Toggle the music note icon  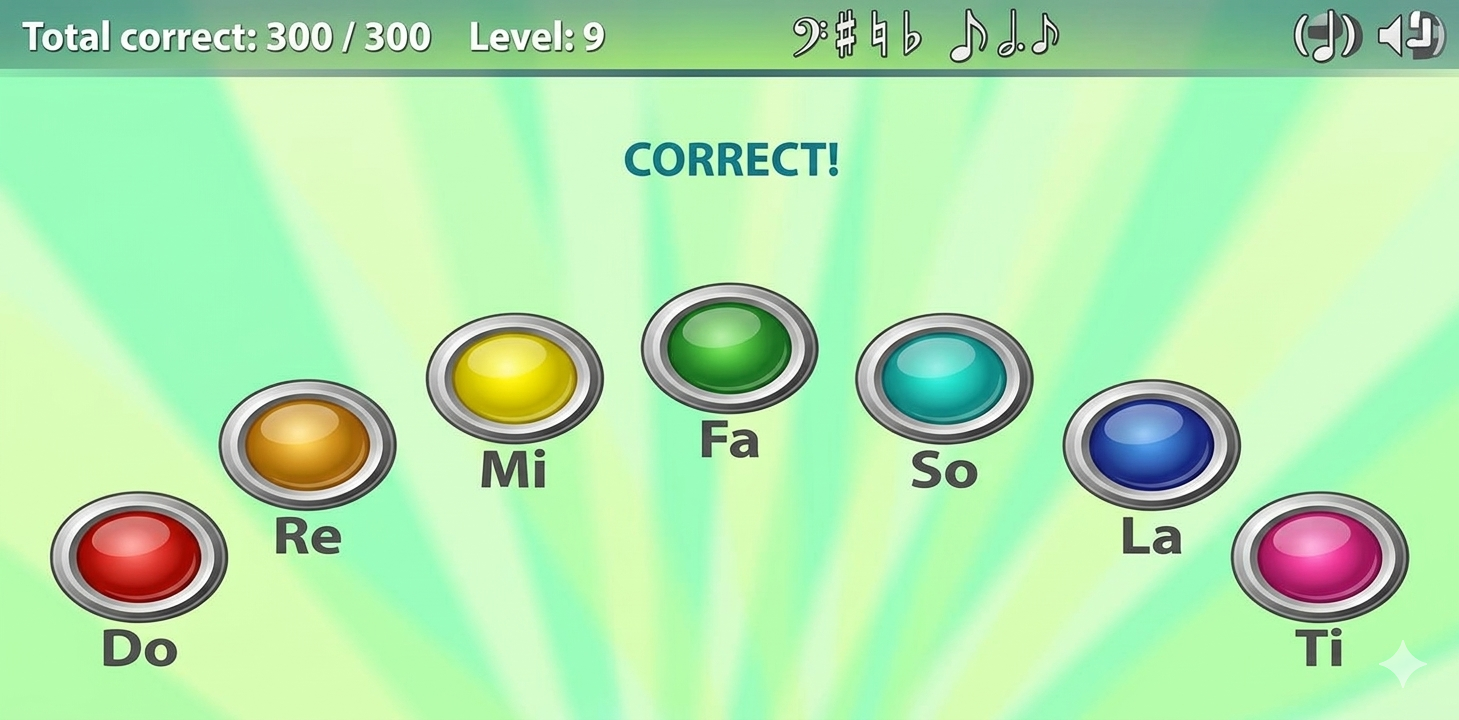(x=1326, y=38)
